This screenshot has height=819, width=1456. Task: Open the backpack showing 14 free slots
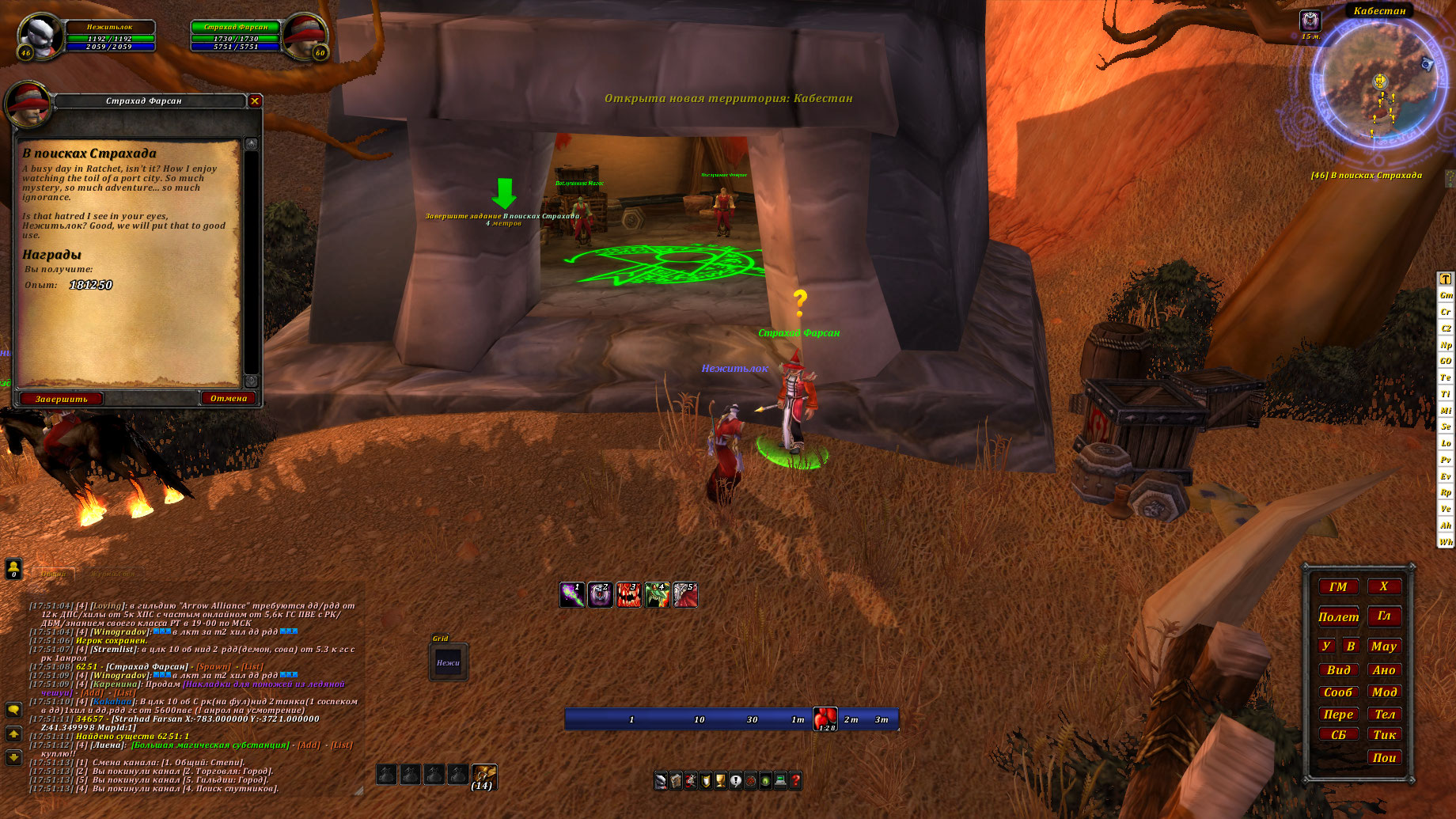click(483, 775)
